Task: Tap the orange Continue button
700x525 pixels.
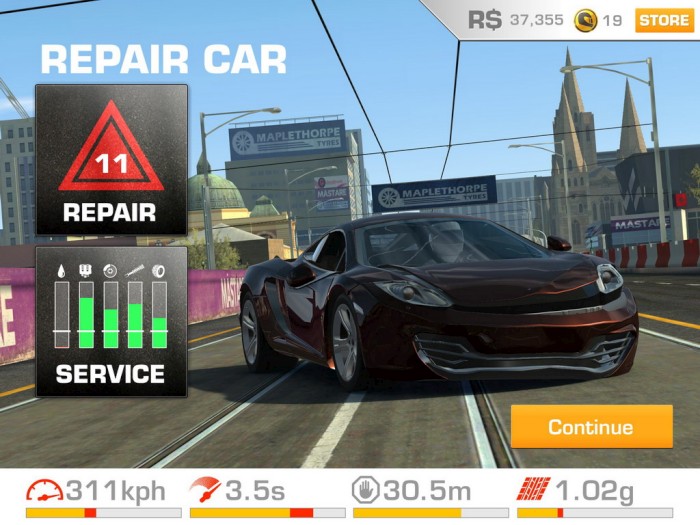Action: pyautogui.click(x=591, y=427)
